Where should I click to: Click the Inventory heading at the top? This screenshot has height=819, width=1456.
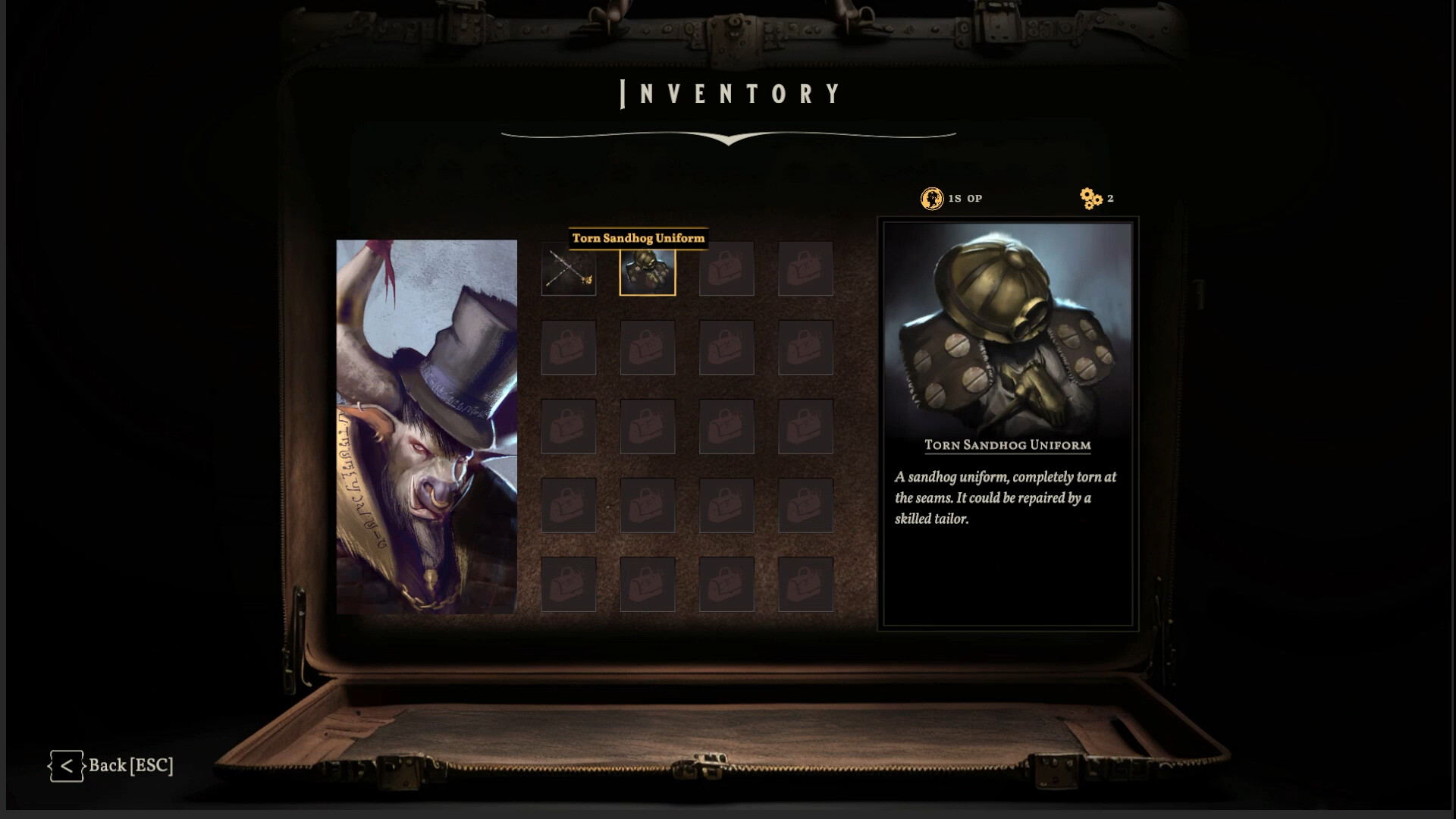coord(730,93)
